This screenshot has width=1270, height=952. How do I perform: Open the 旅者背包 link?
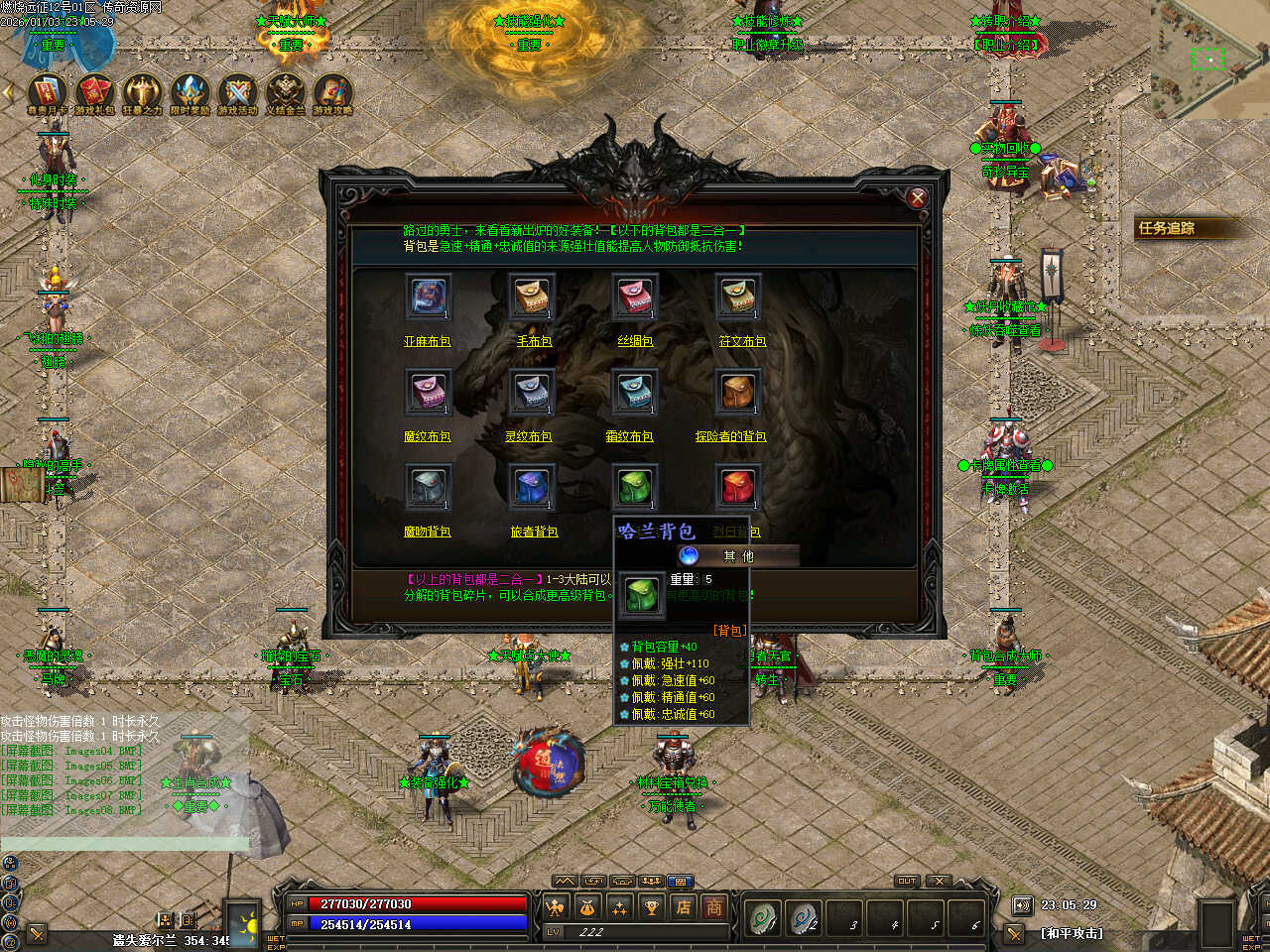(x=534, y=532)
